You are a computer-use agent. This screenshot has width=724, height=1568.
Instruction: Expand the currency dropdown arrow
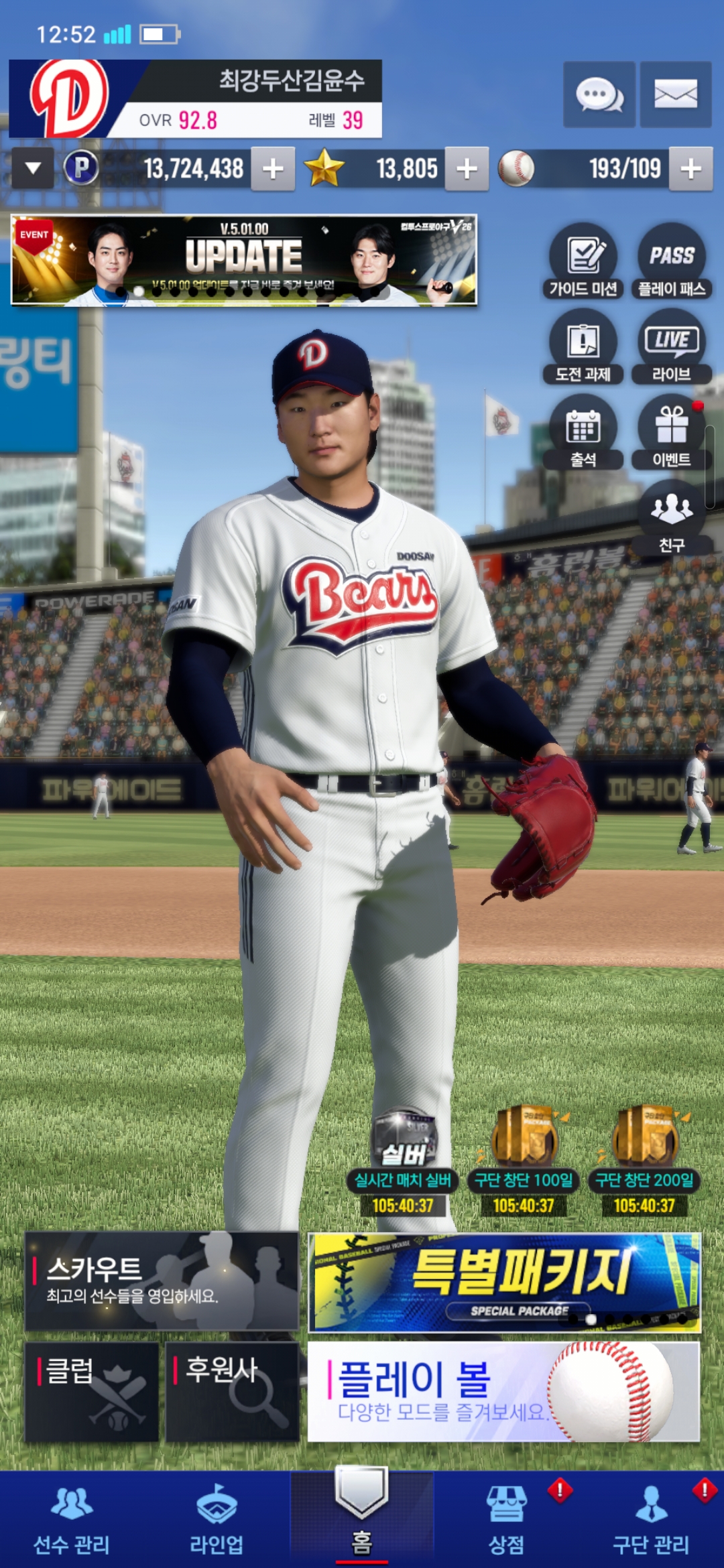[x=33, y=169]
